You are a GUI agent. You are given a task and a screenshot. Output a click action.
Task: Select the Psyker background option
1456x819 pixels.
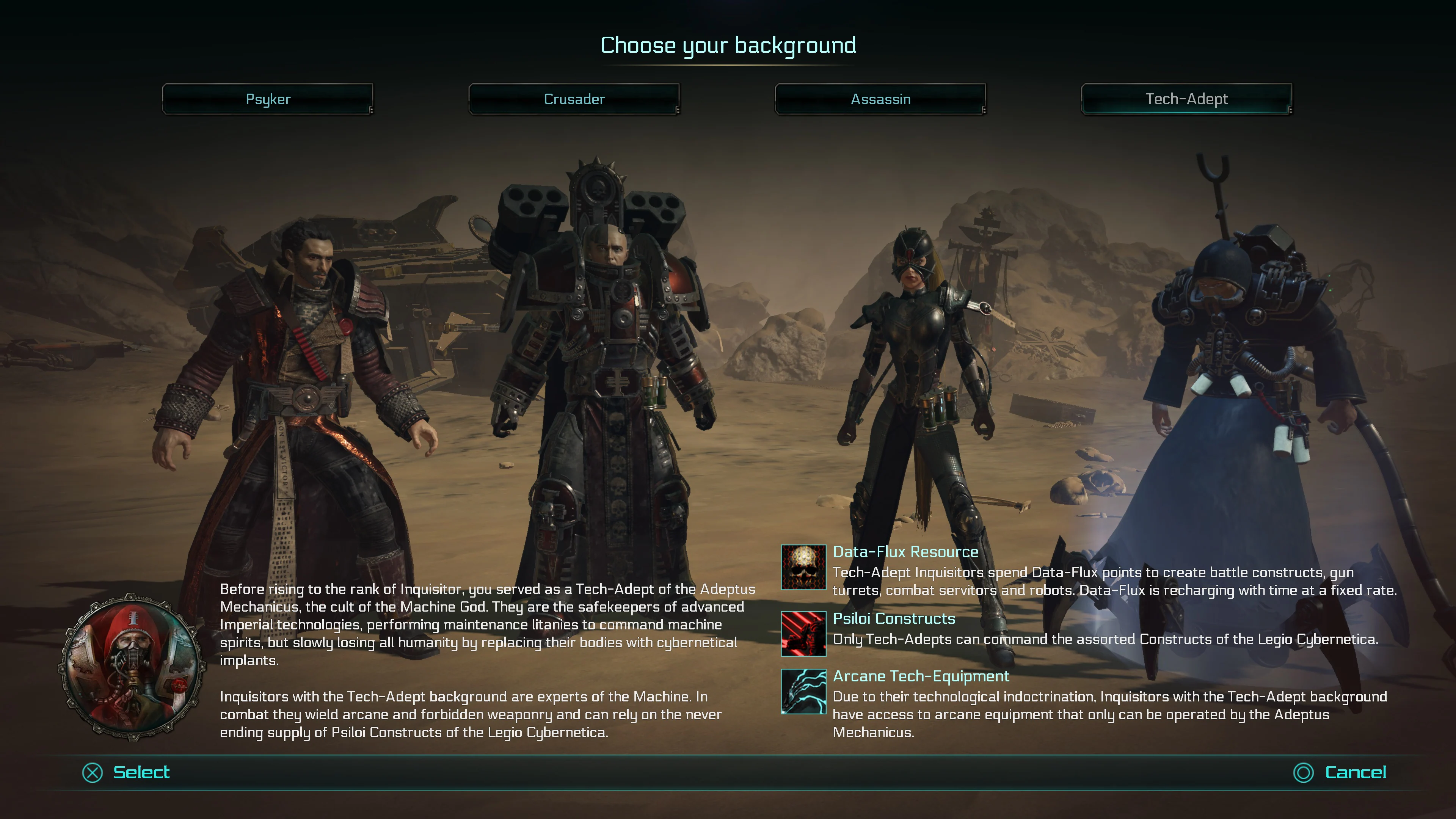point(267,99)
